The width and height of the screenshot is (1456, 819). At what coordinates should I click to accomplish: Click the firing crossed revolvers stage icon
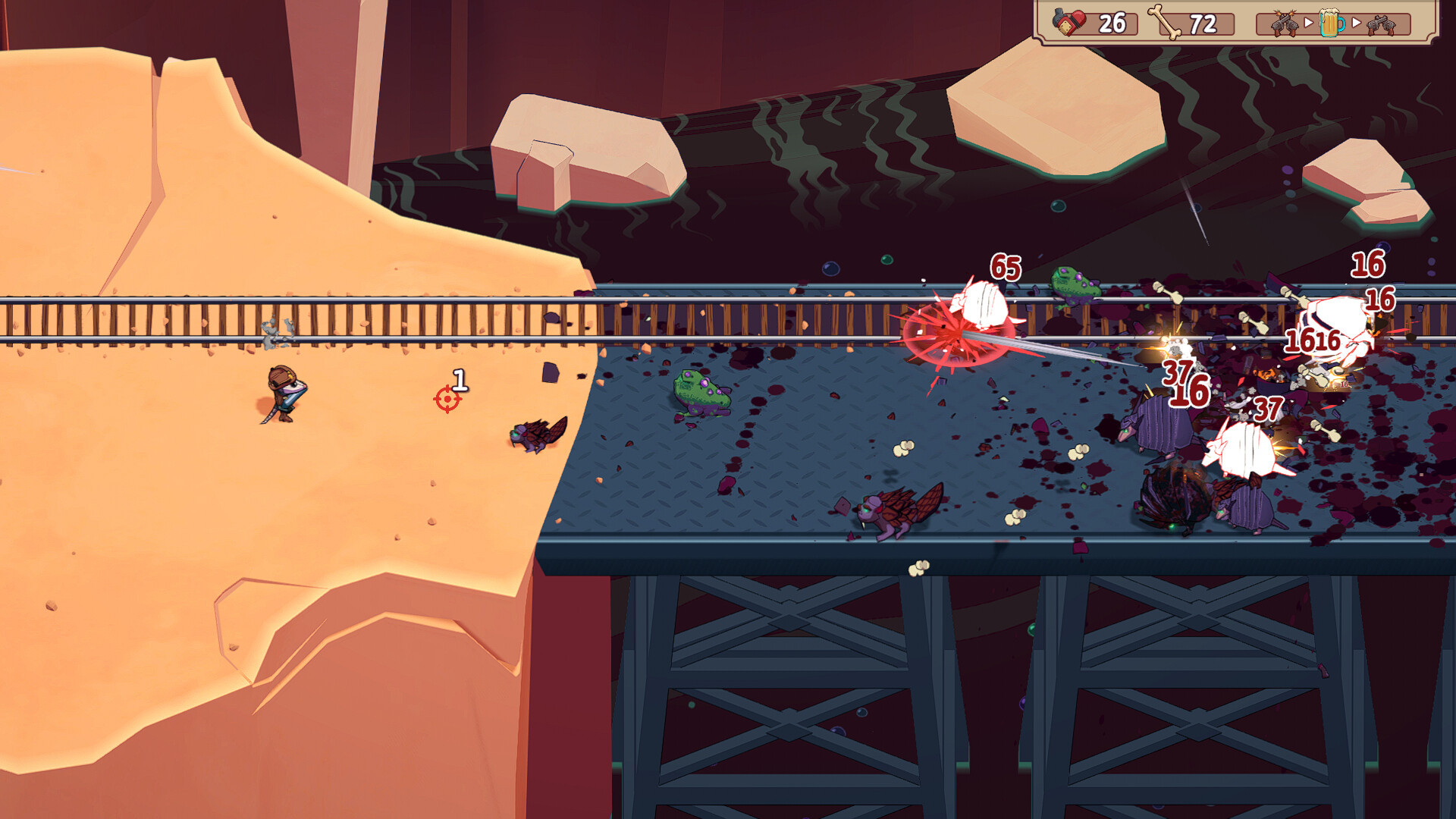coord(1283,24)
